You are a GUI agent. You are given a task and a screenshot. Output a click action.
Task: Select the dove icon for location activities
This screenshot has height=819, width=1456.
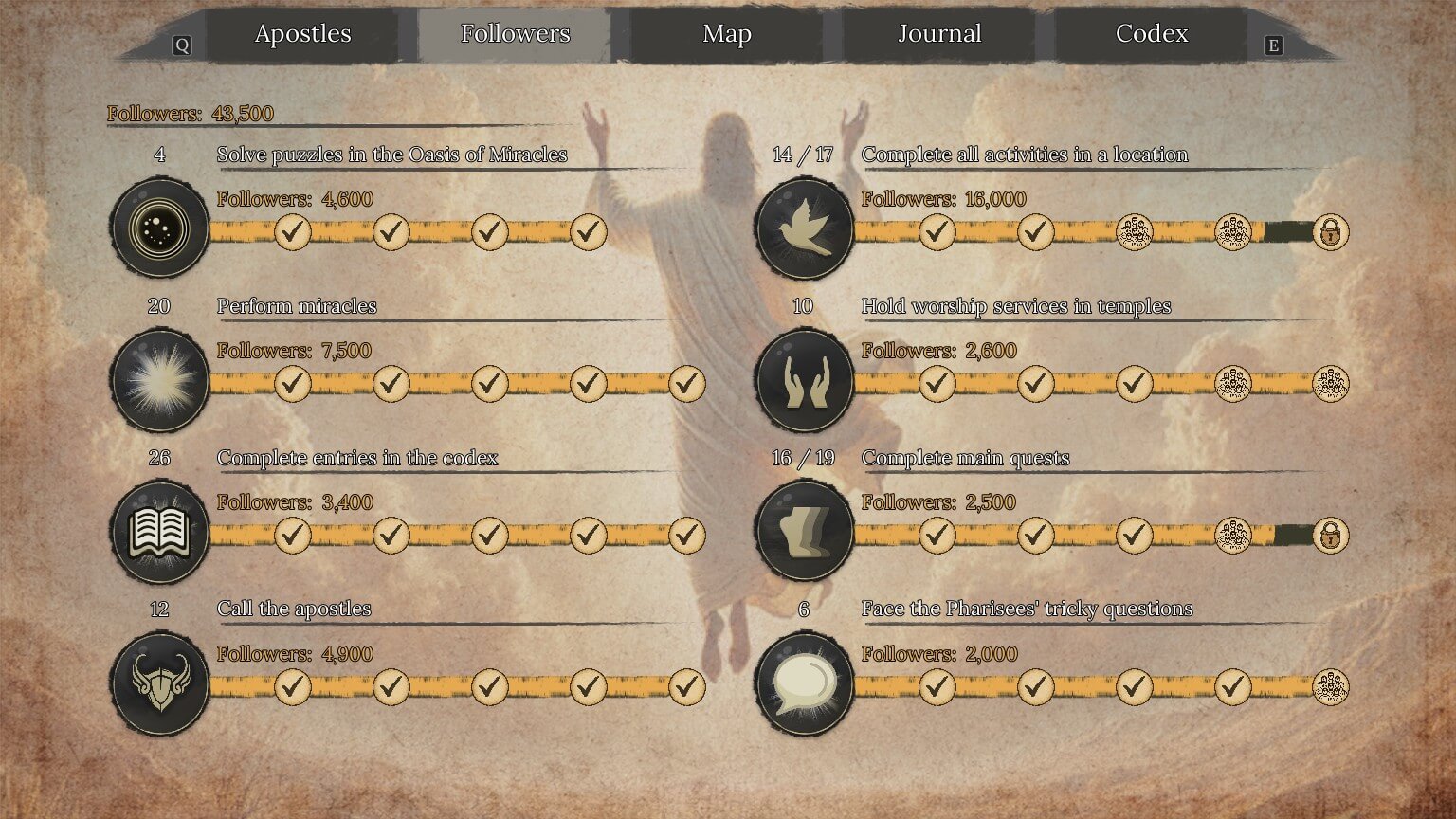(804, 228)
